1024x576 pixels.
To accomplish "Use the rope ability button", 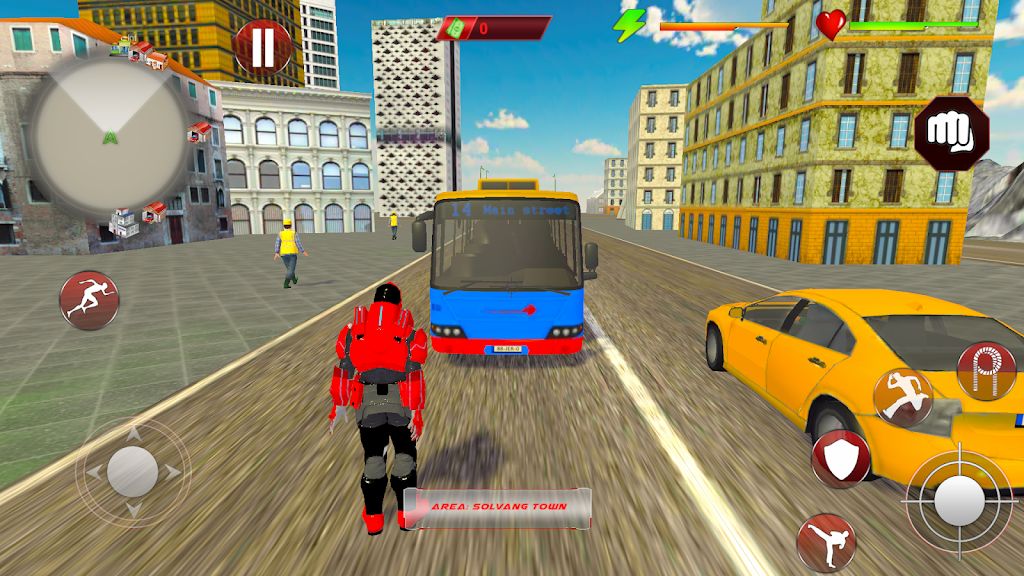I will click(985, 370).
